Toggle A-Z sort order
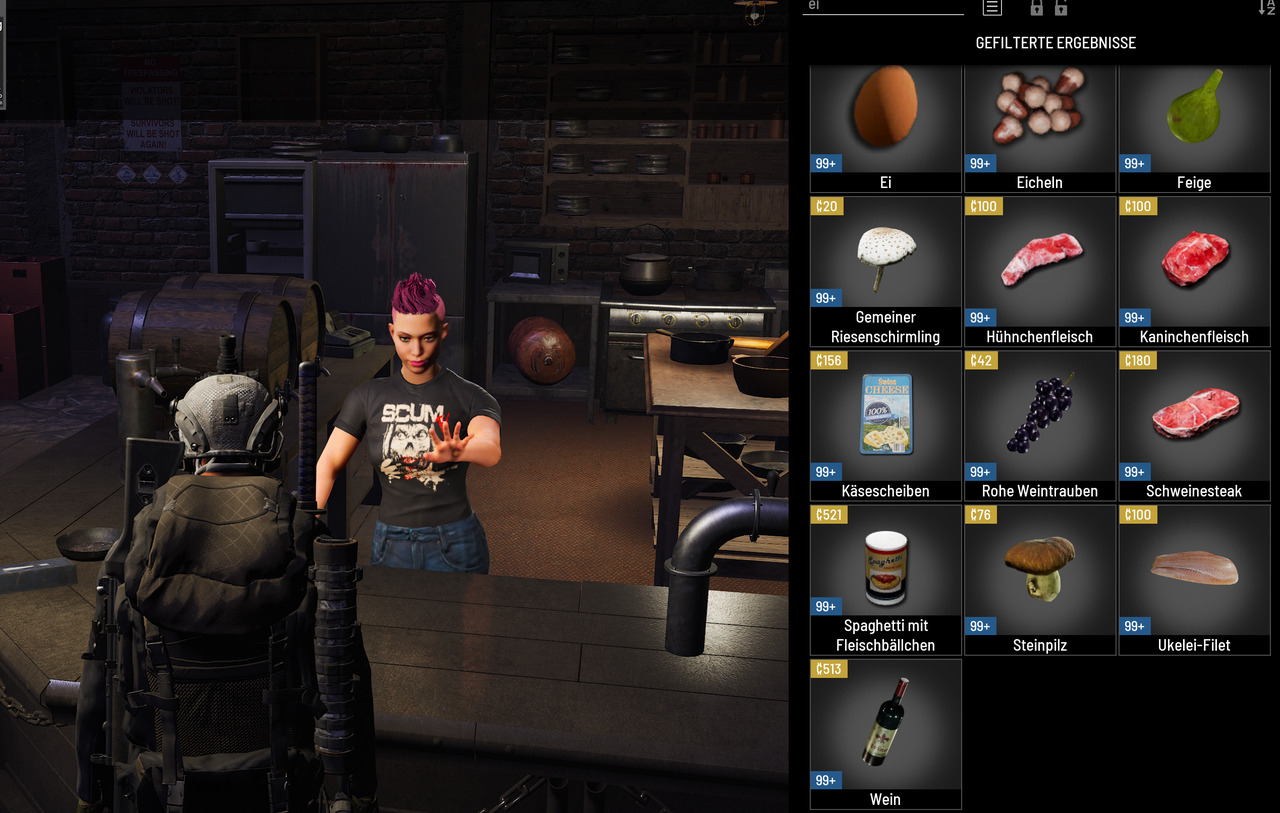Image resolution: width=1280 pixels, height=813 pixels. point(1266,7)
